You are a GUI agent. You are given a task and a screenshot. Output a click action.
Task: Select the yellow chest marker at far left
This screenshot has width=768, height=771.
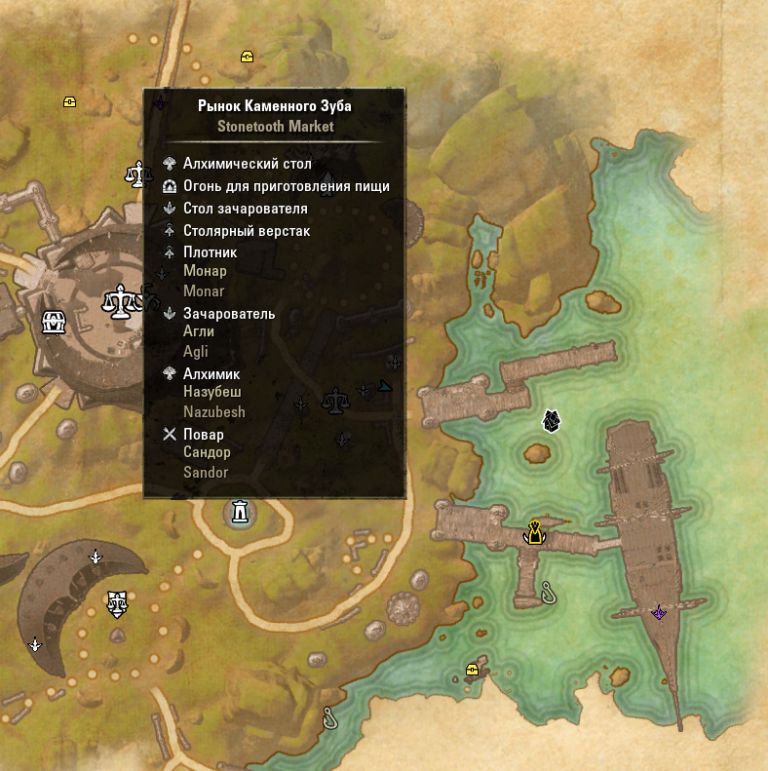pyautogui.click(x=69, y=101)
